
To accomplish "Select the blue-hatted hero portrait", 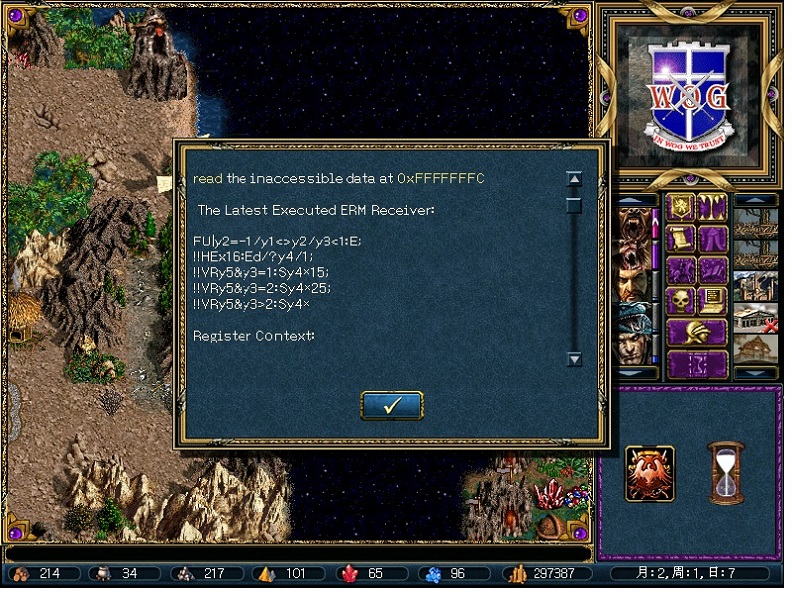I will click(631, 318).
